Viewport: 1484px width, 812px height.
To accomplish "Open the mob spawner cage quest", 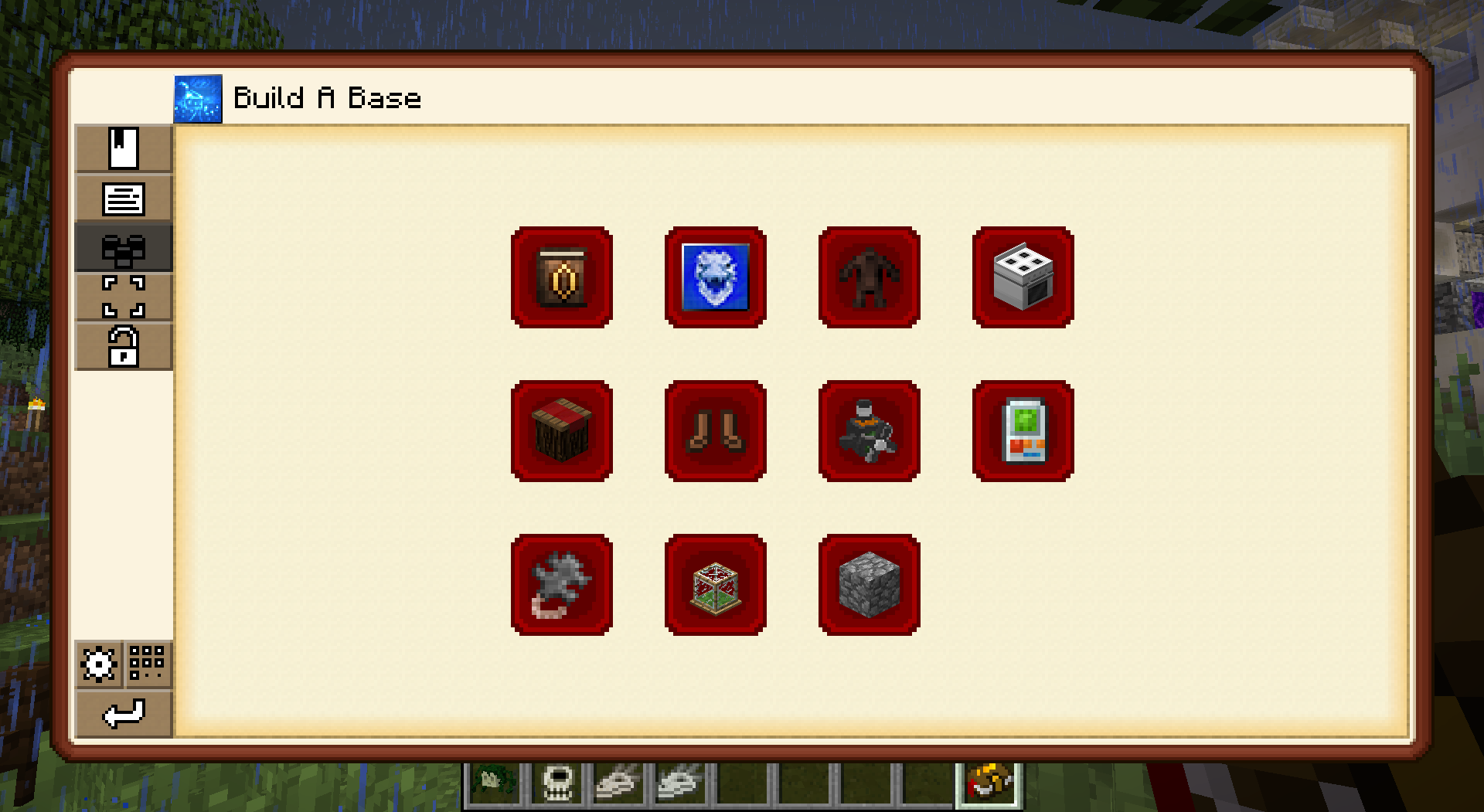I will (715, 583).
